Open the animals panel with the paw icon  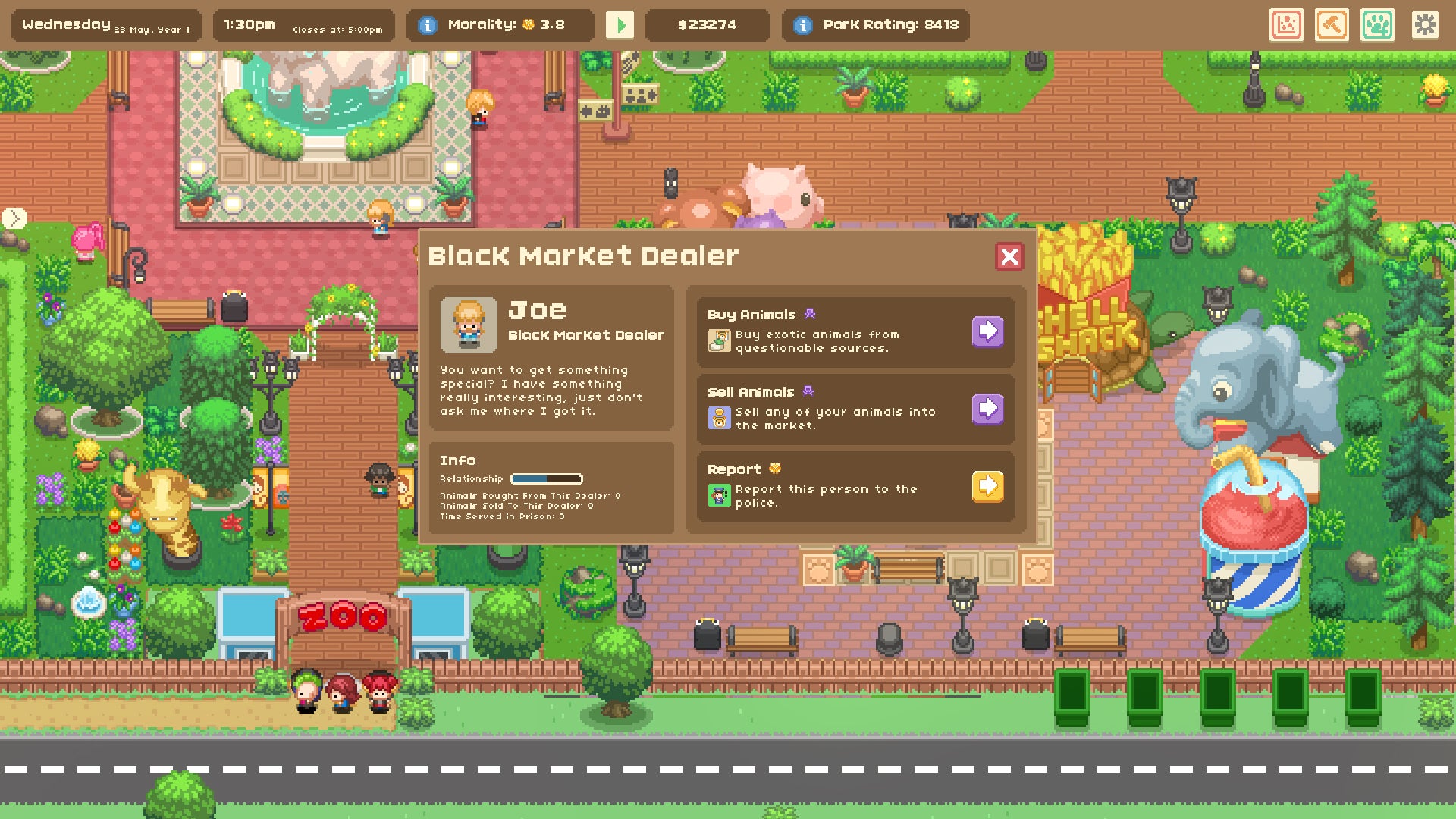pos(1379,25)
